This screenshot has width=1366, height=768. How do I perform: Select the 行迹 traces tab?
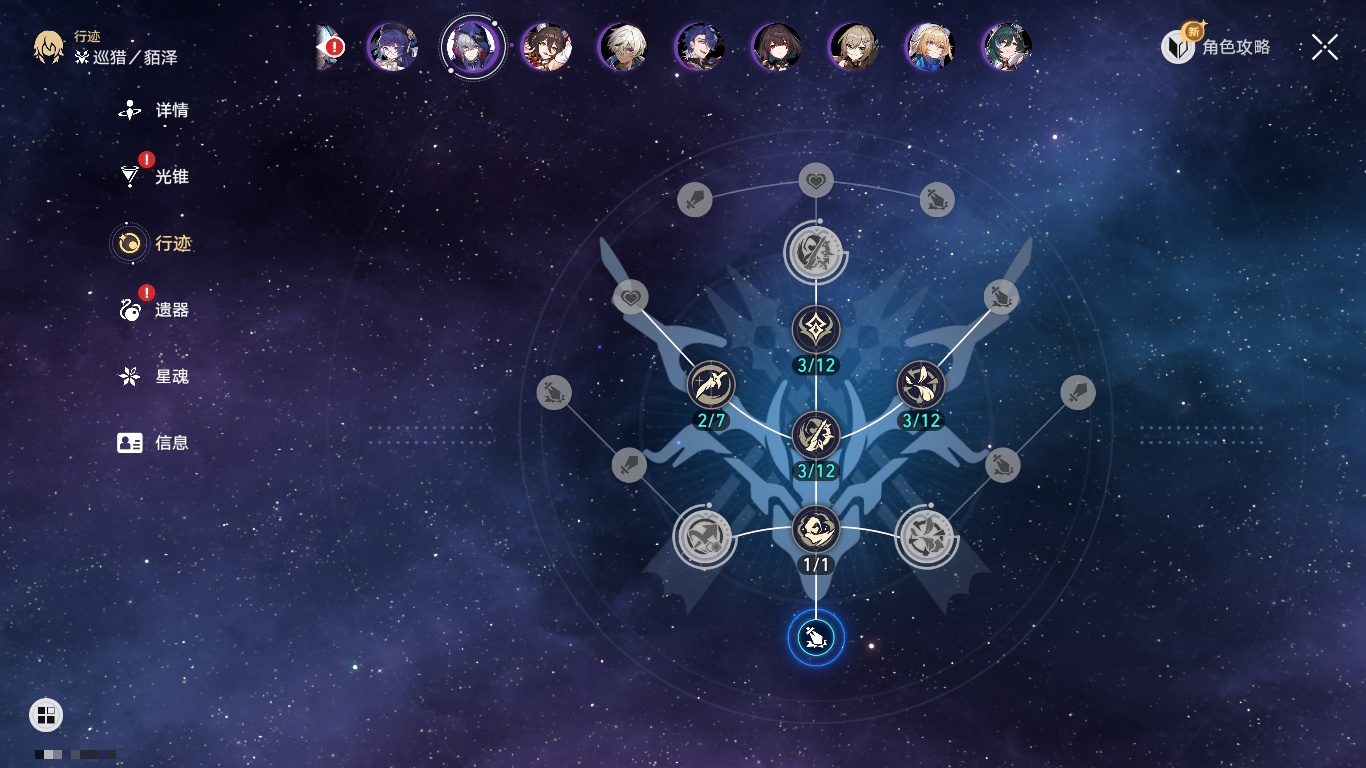coord(155,243)
